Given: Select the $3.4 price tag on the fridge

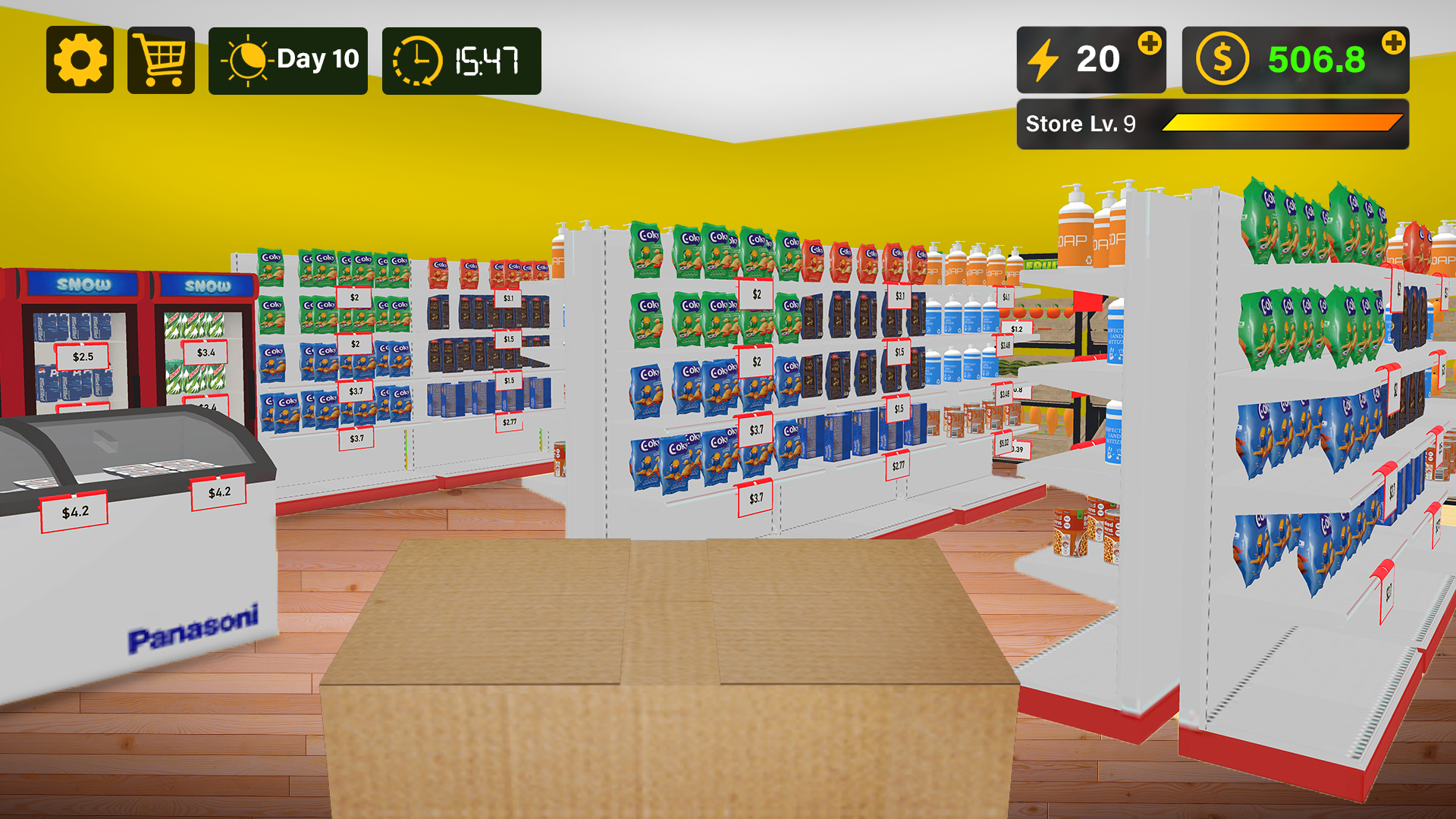Looking at the screenshot, I should pyautogui.click(x=205, y=352).
